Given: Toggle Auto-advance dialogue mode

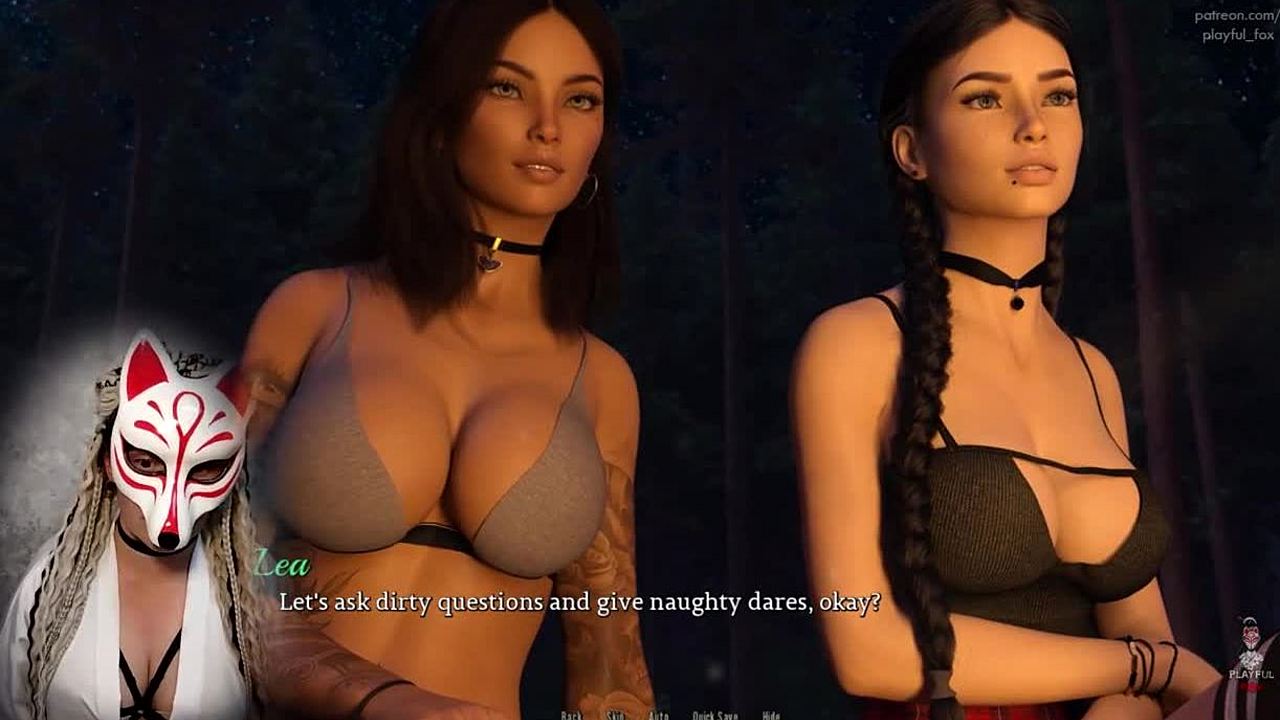Looking at the screenshot, I should pyautogui.click(x=658, y=715).
